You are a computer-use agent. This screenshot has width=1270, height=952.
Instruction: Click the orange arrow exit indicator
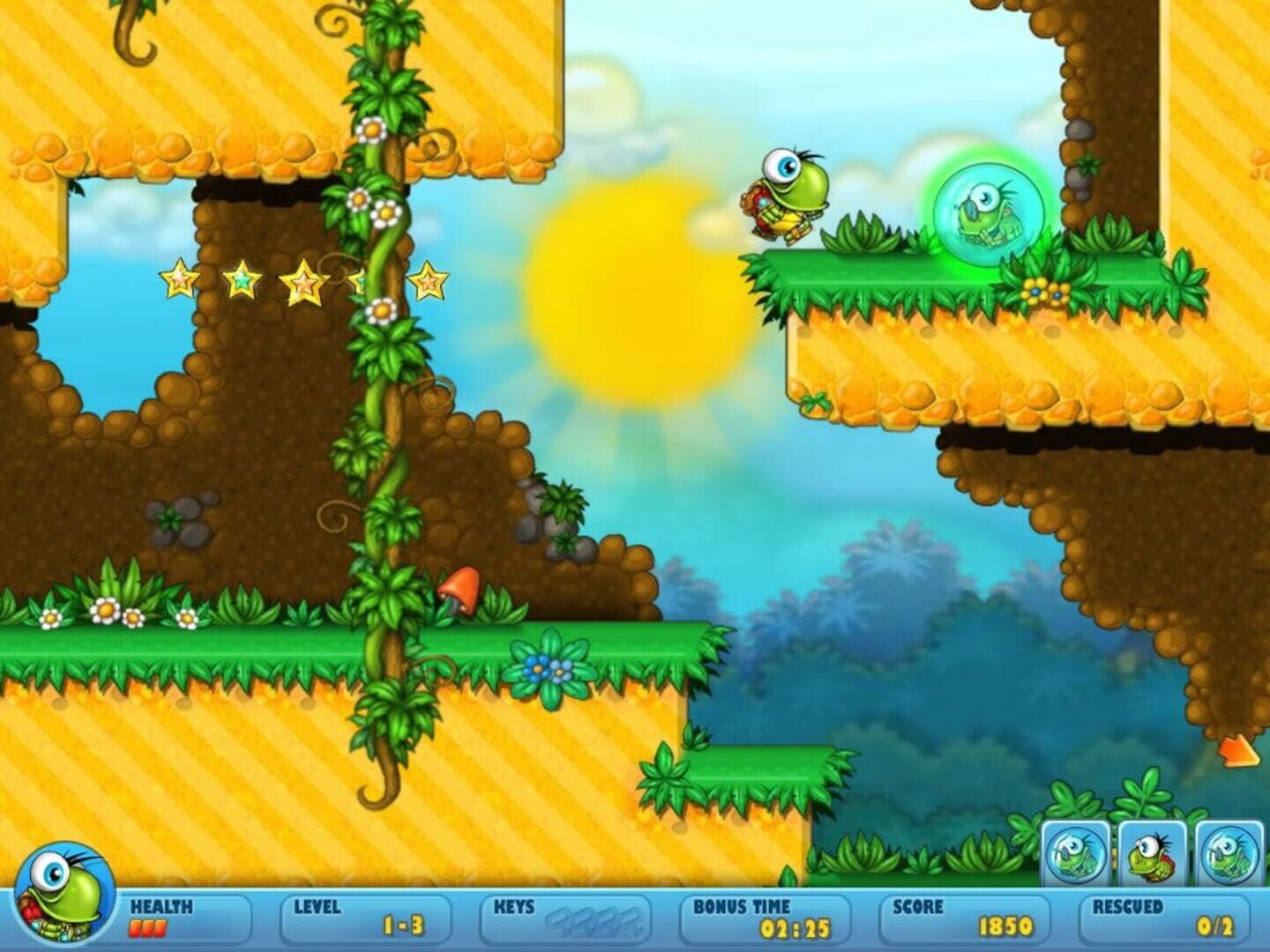(1238, 749)
